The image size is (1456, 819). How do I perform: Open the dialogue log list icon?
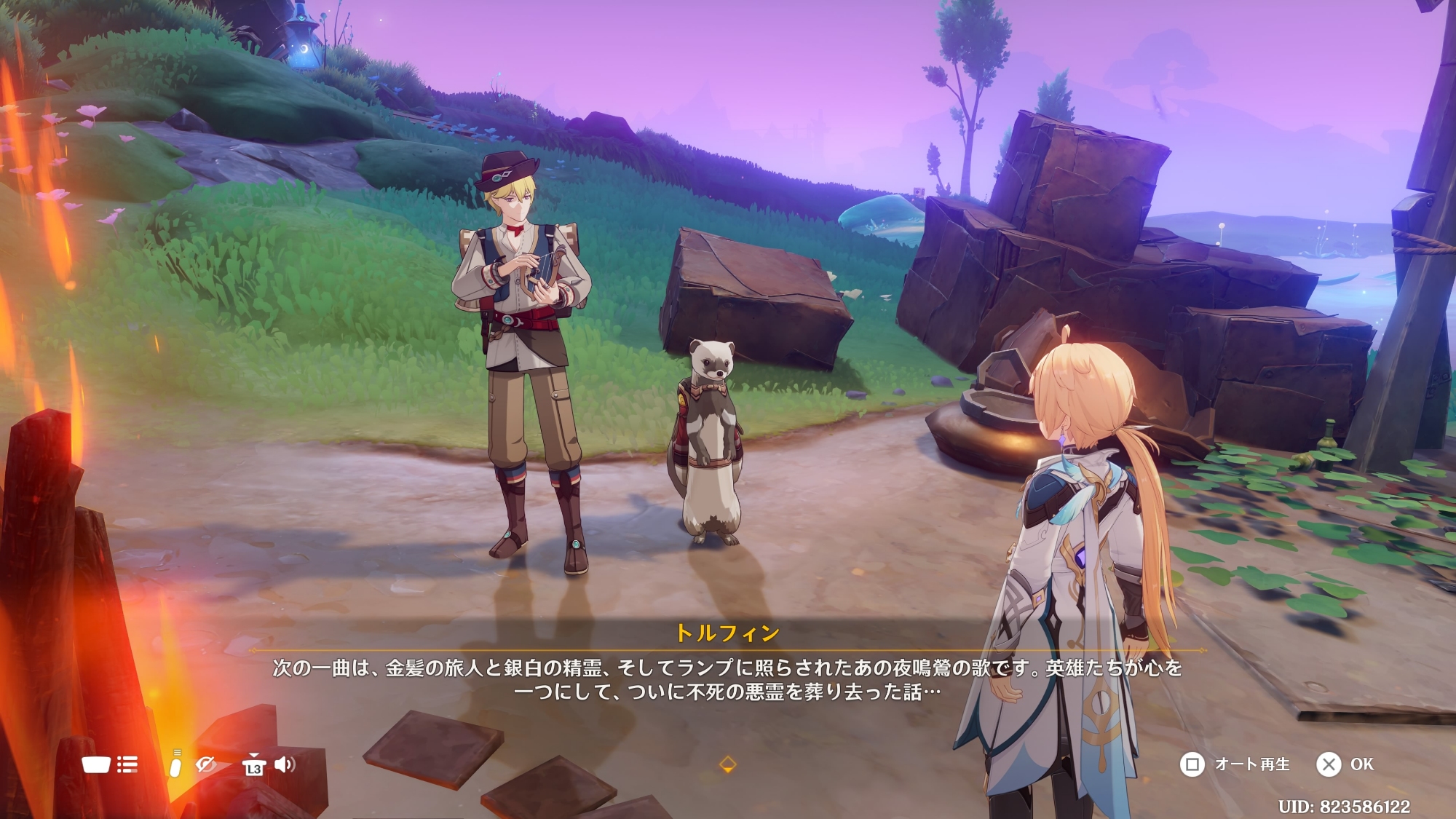(127, 764)
